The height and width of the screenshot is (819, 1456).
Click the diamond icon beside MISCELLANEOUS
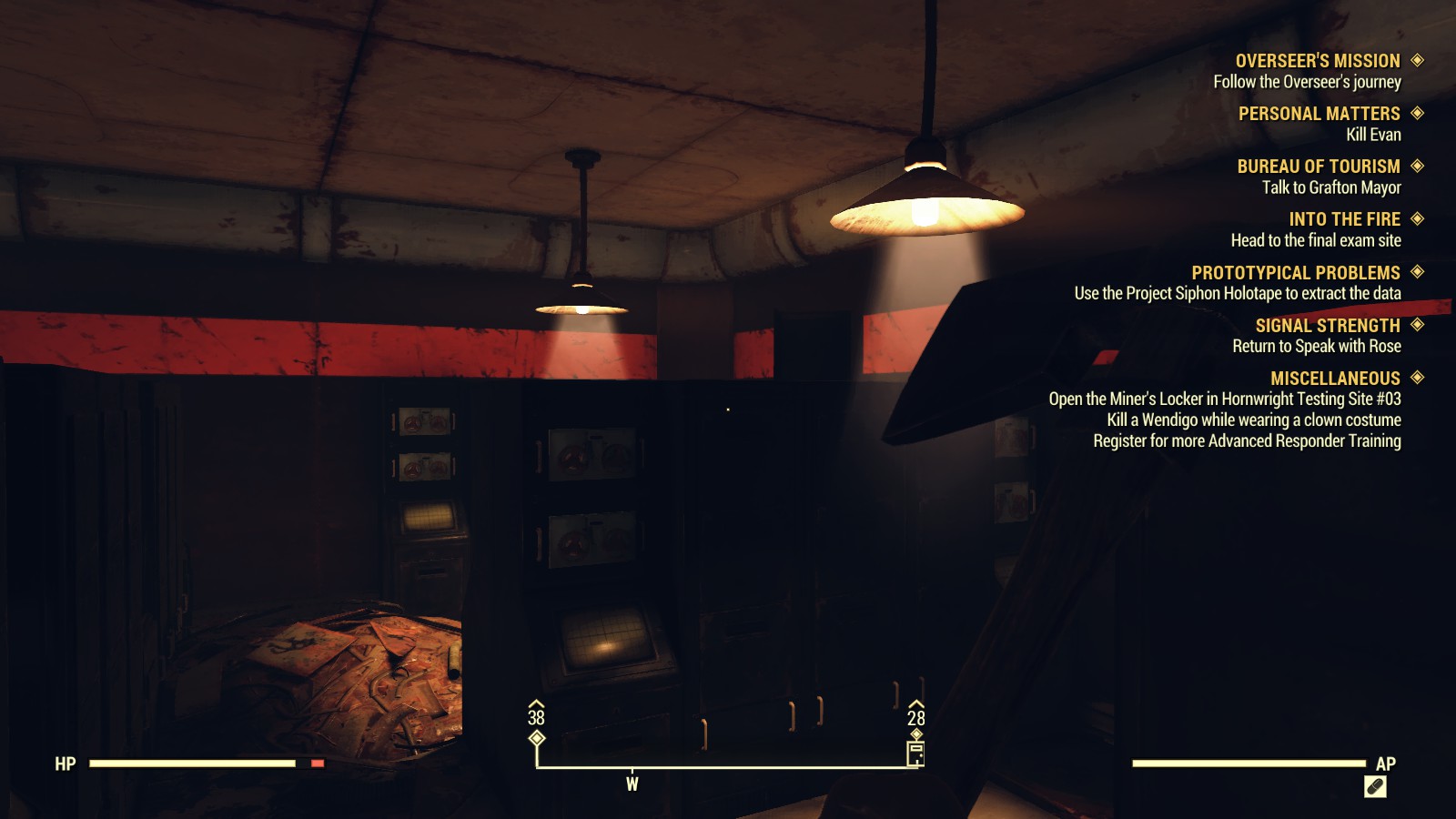(1415, 378)
